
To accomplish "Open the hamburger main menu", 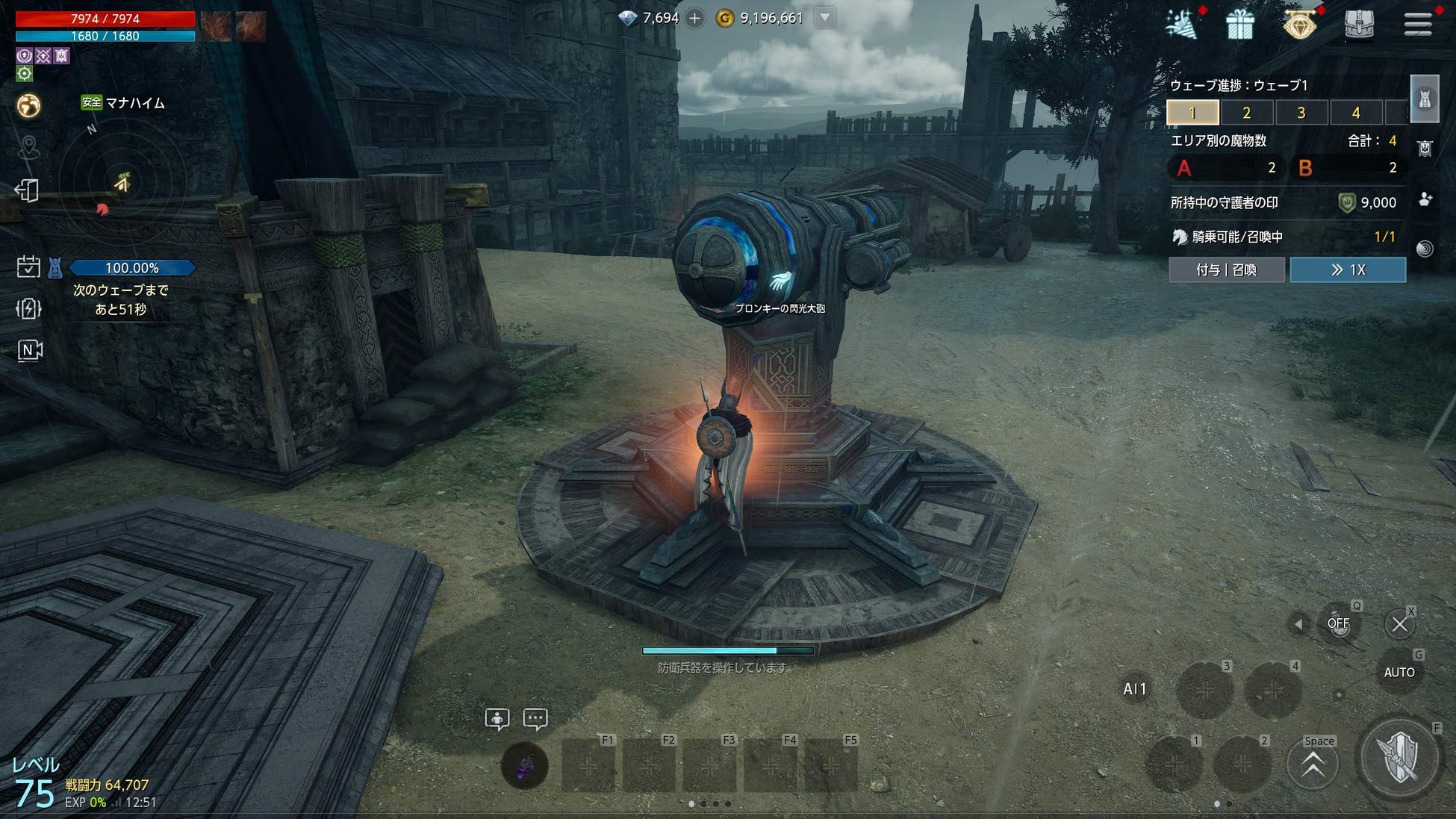I will pos(1417,25).
